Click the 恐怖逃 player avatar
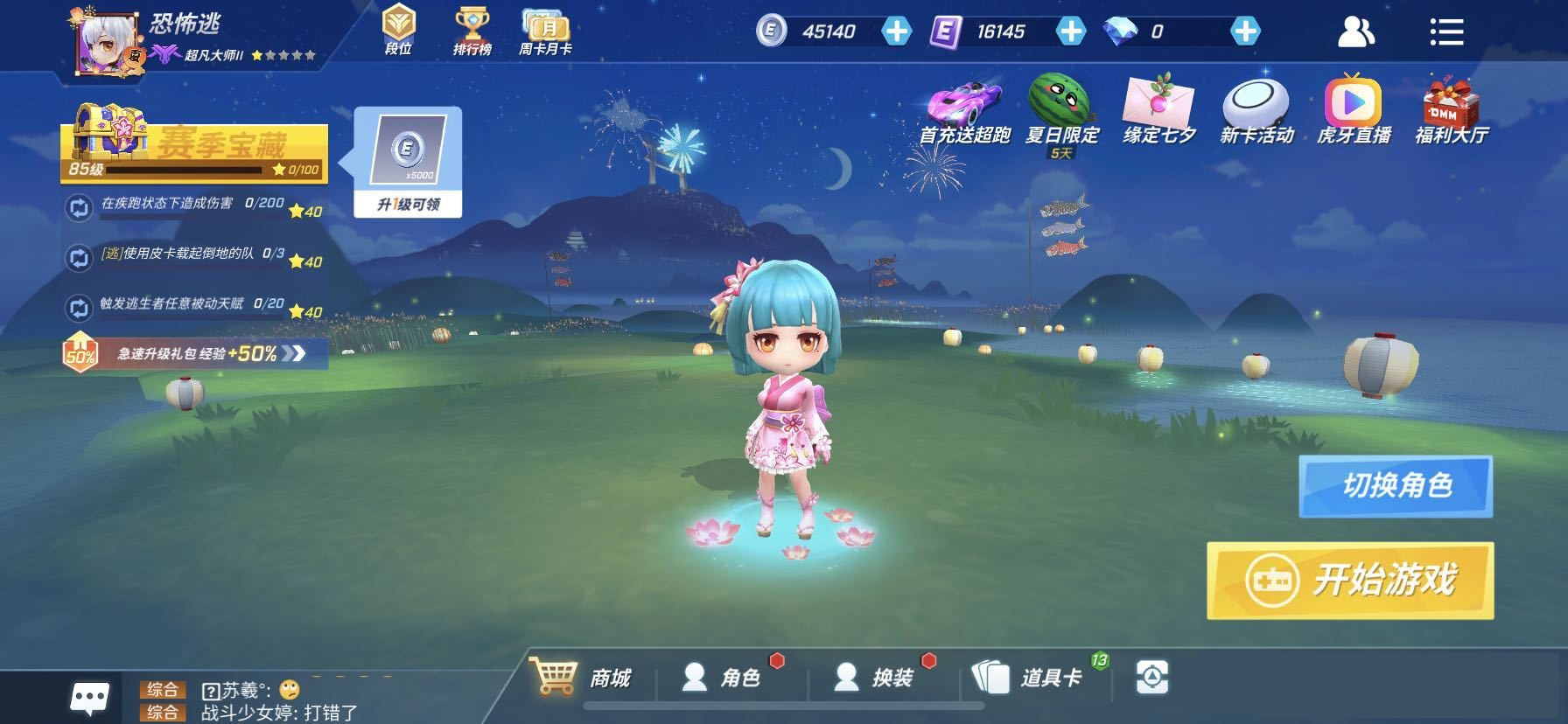This screenshot has height=724, width=1568. point(108,42)
